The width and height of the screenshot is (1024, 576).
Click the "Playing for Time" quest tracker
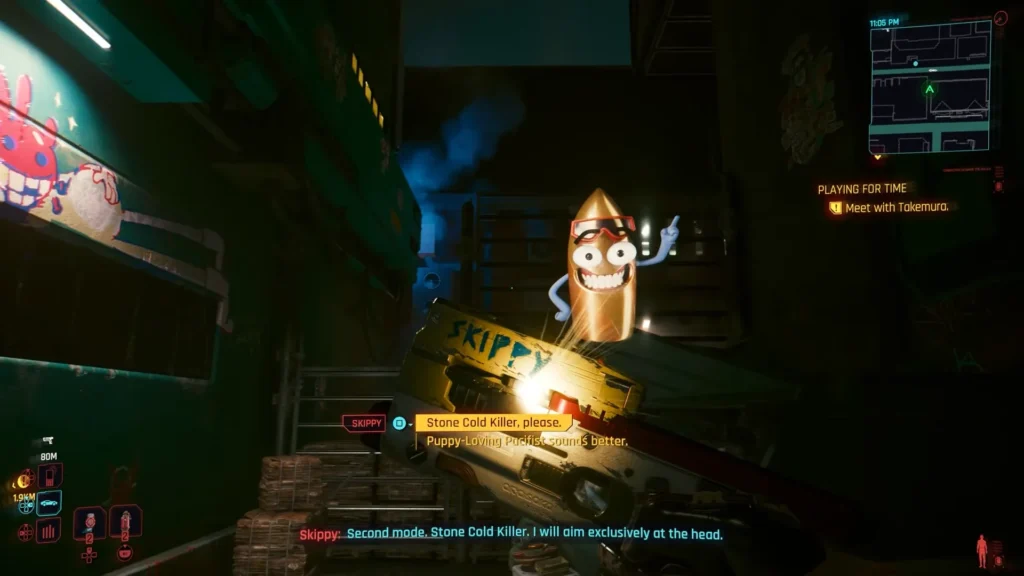[862, 189]
